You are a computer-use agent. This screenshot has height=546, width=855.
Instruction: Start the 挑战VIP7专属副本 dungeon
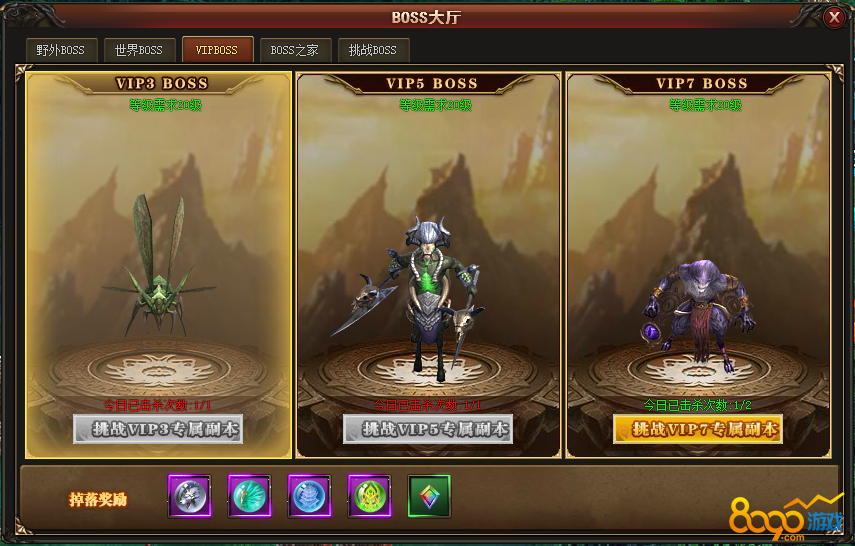tap(698, 429)
